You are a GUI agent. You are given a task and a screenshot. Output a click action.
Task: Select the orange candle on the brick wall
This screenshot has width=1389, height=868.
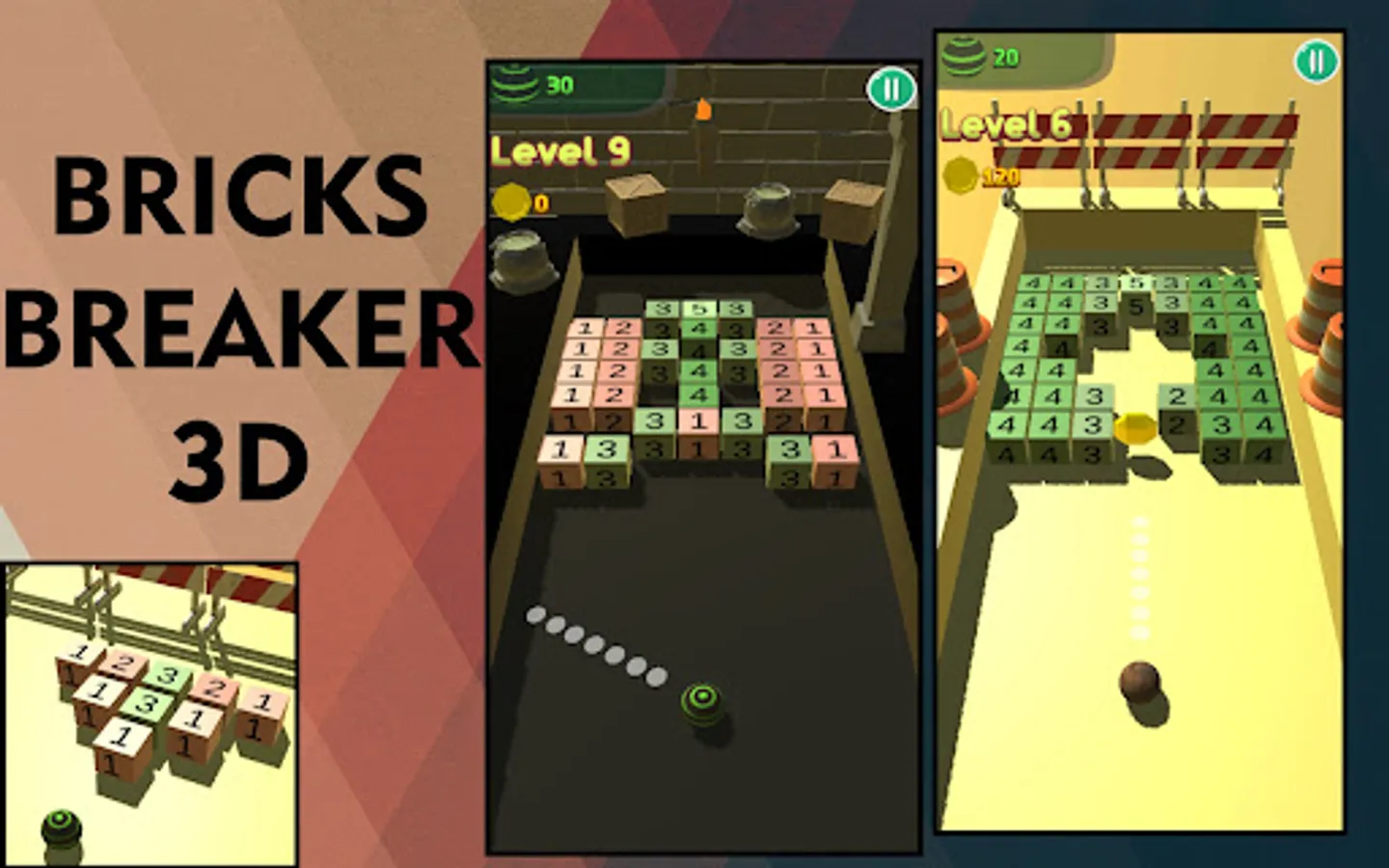(703, 108)
